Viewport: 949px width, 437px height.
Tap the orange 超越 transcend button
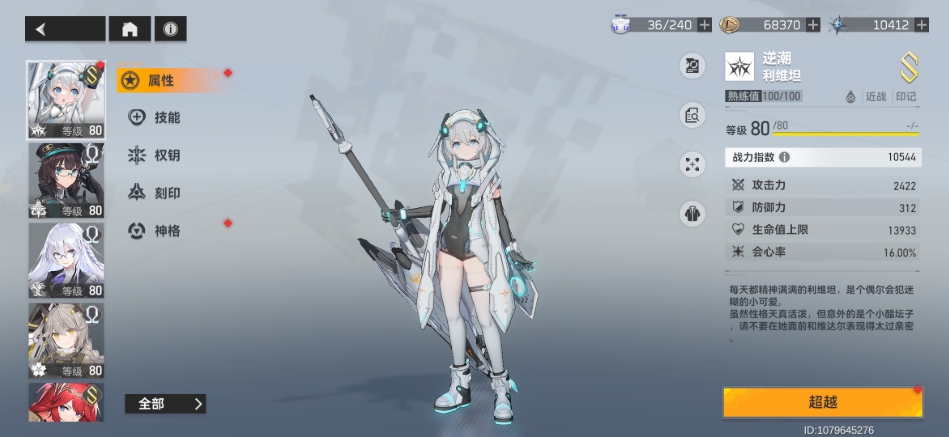[x=822, y=402]
